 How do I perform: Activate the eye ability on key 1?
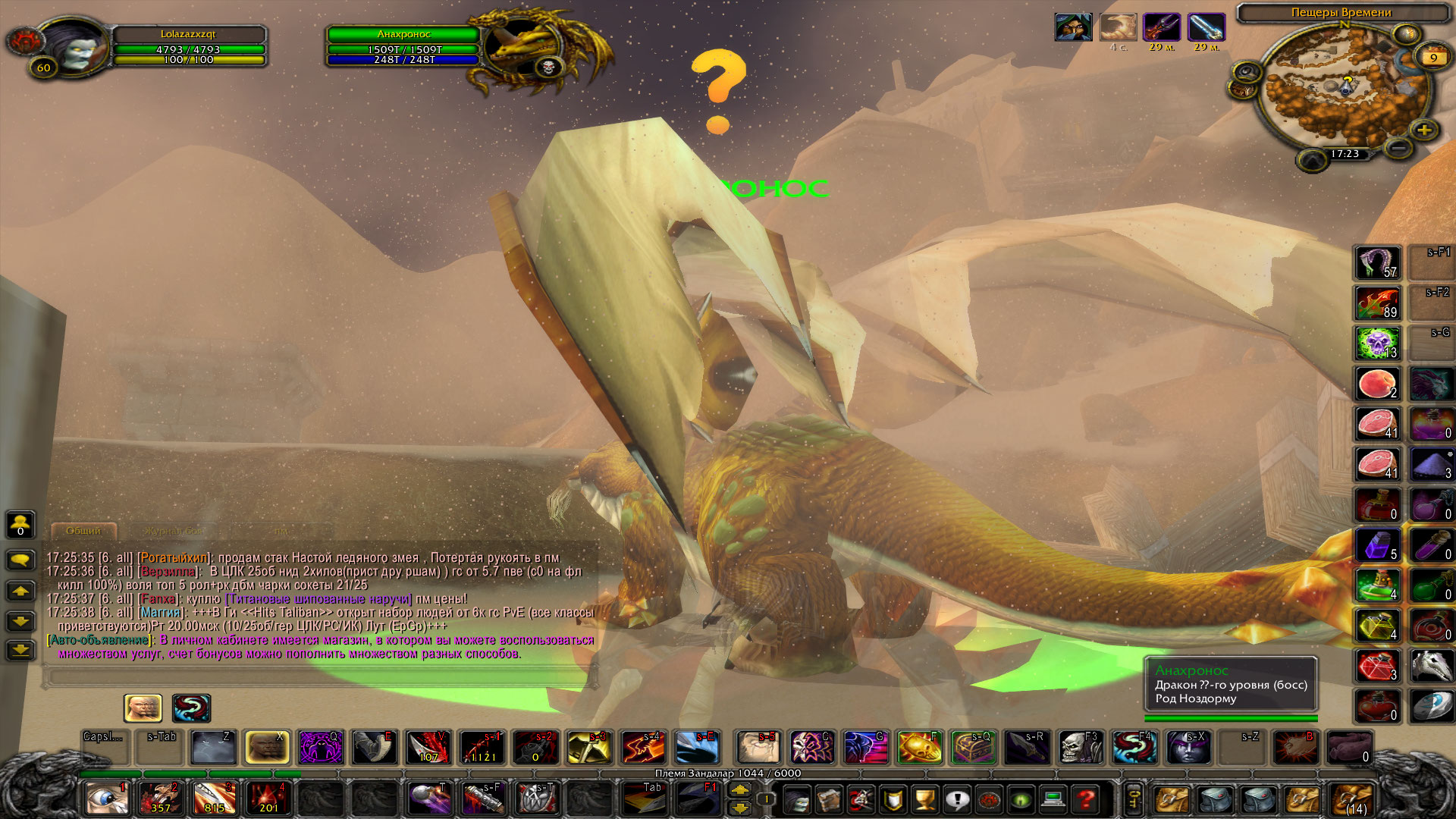tap(106, 799)
